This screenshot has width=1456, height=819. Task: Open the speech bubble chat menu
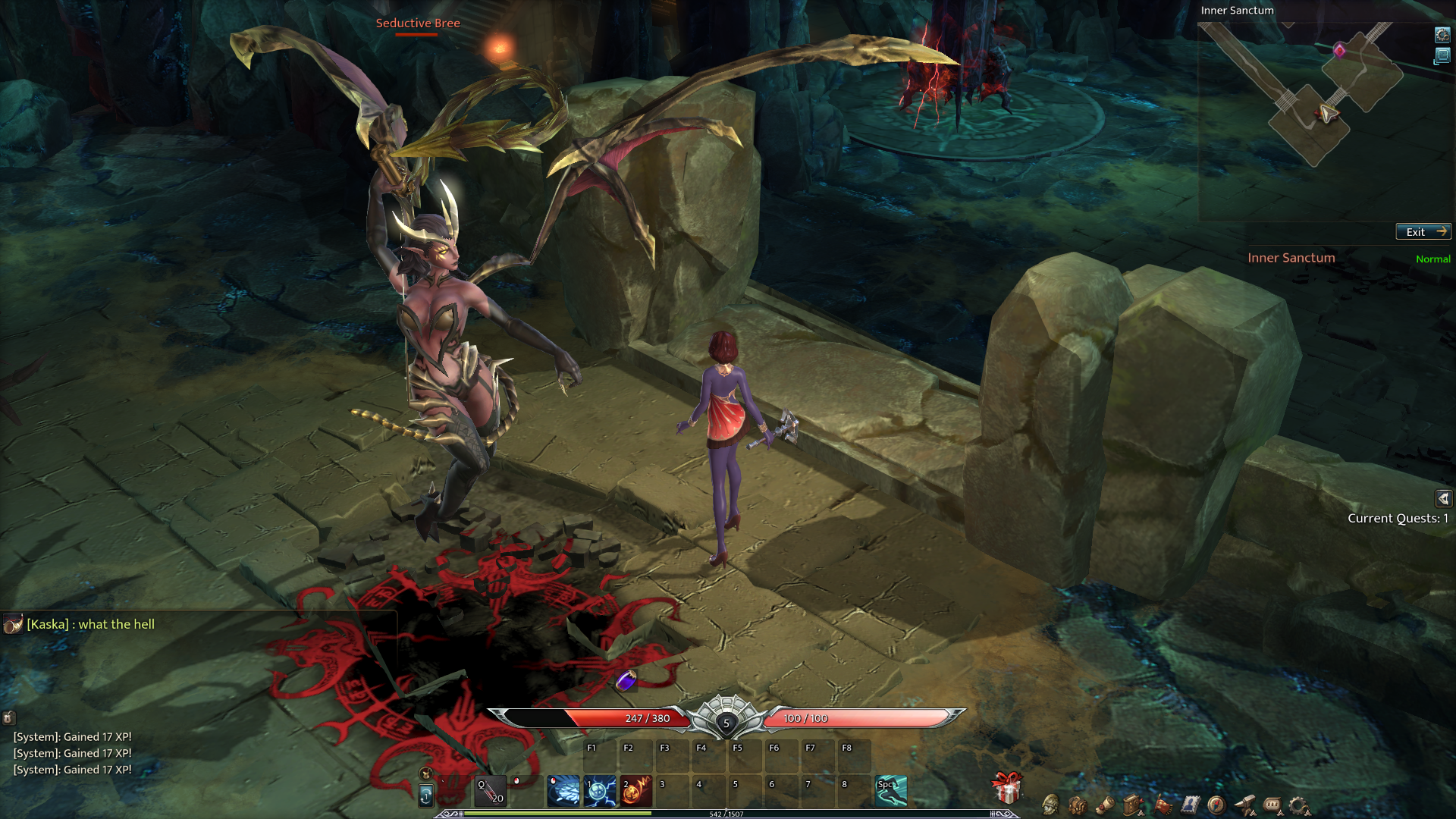1272,805
